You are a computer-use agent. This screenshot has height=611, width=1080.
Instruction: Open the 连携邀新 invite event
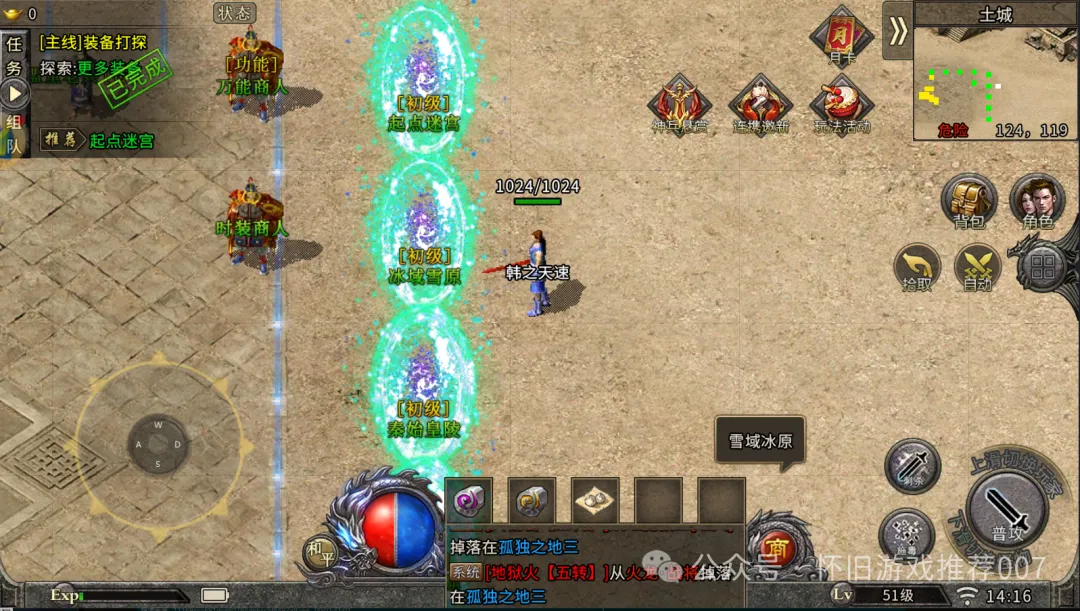click(760, 103)
